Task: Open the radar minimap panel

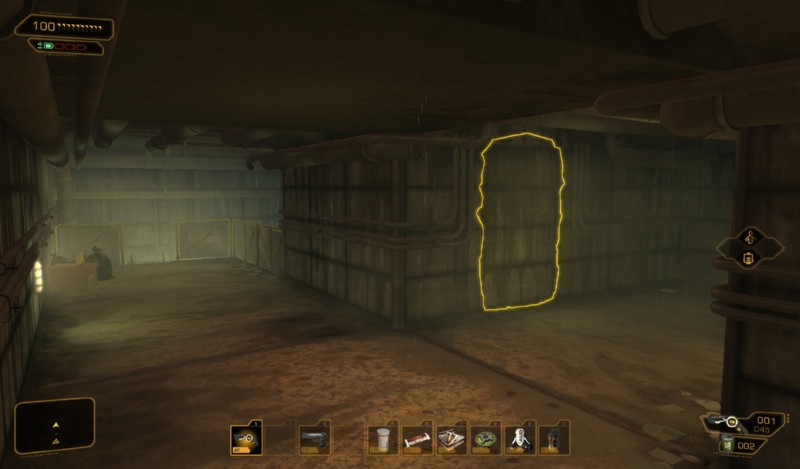Action: (55, 424)
